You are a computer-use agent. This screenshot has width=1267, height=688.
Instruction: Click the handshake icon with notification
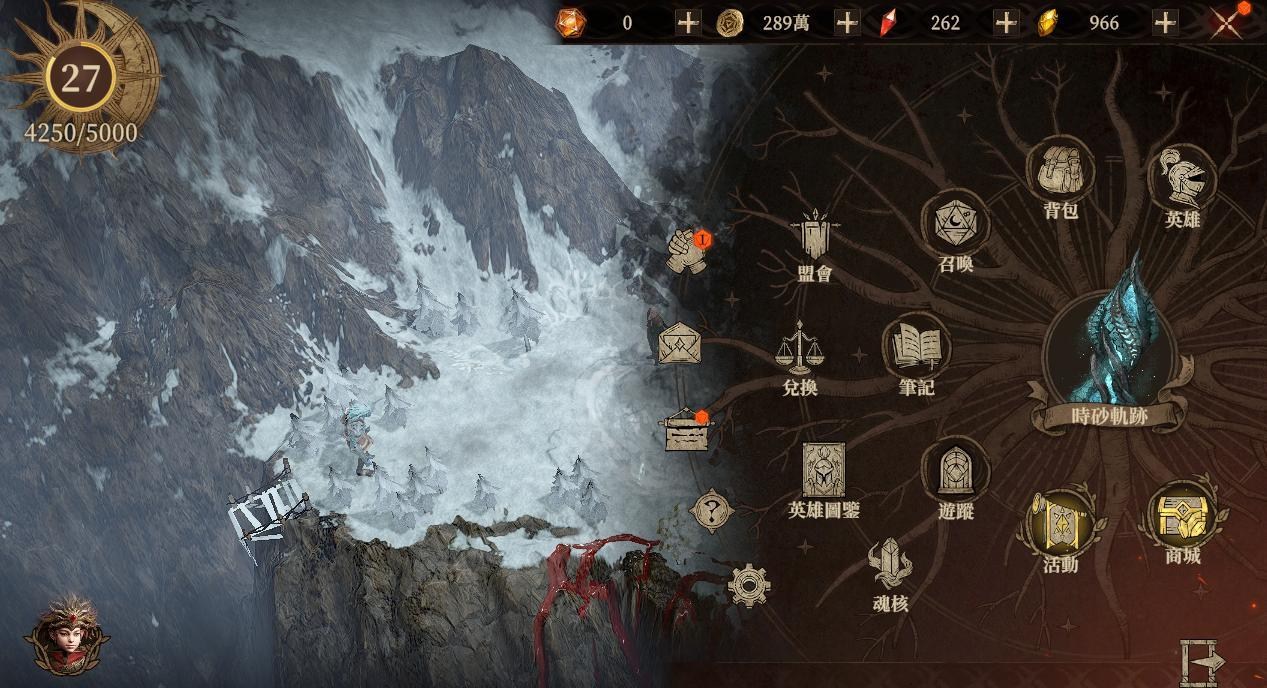coord(687,249)
